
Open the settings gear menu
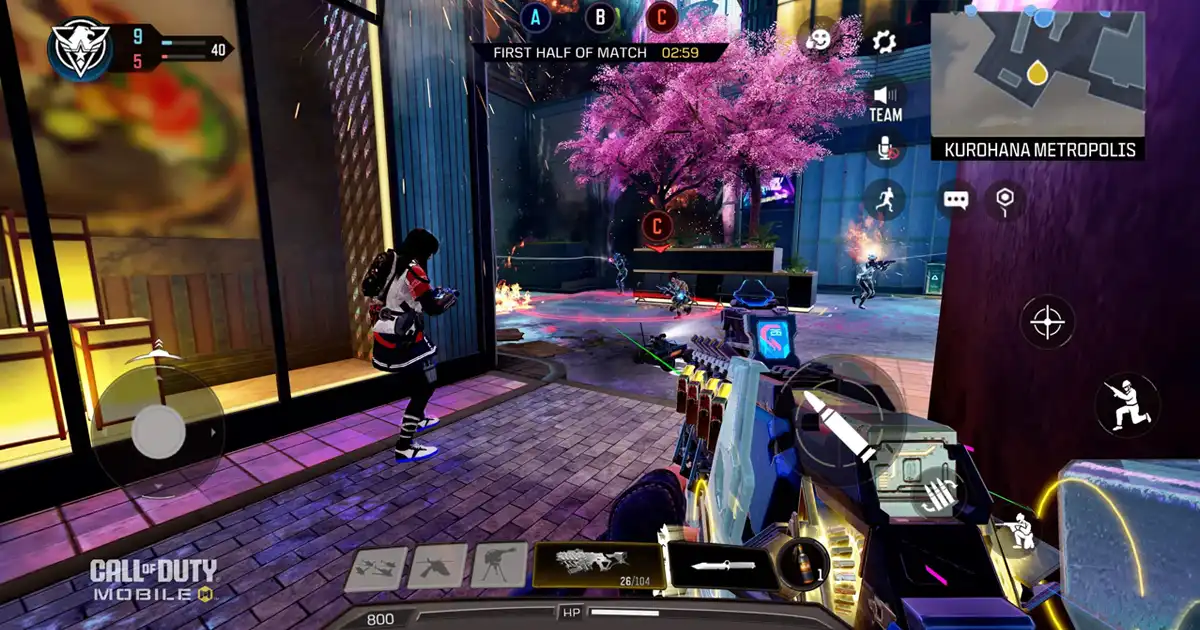885,41
